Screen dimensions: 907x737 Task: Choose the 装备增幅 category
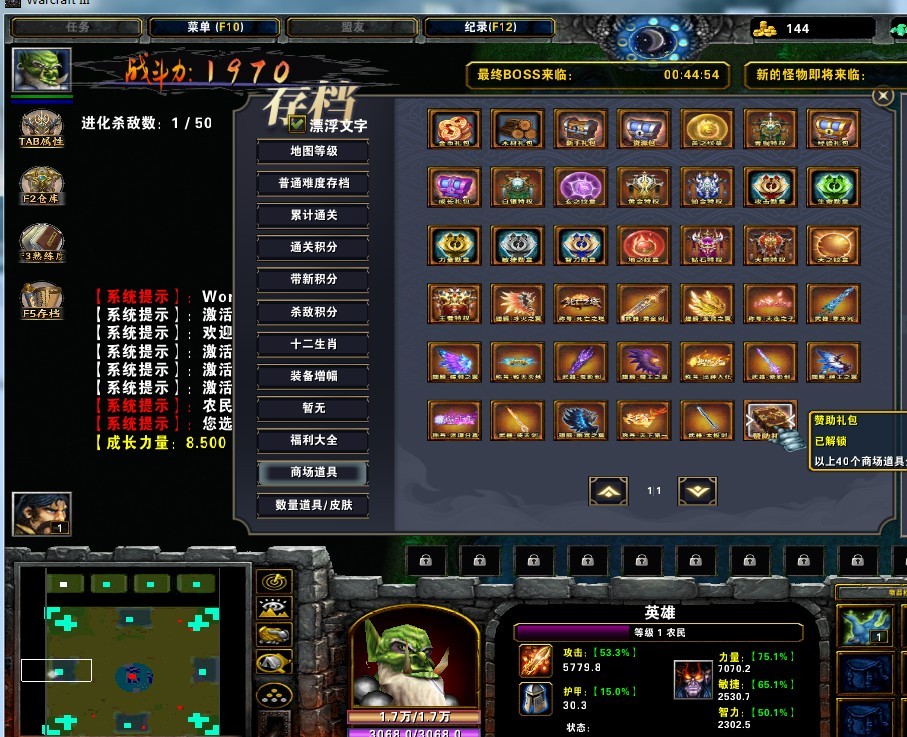point(313,376)
